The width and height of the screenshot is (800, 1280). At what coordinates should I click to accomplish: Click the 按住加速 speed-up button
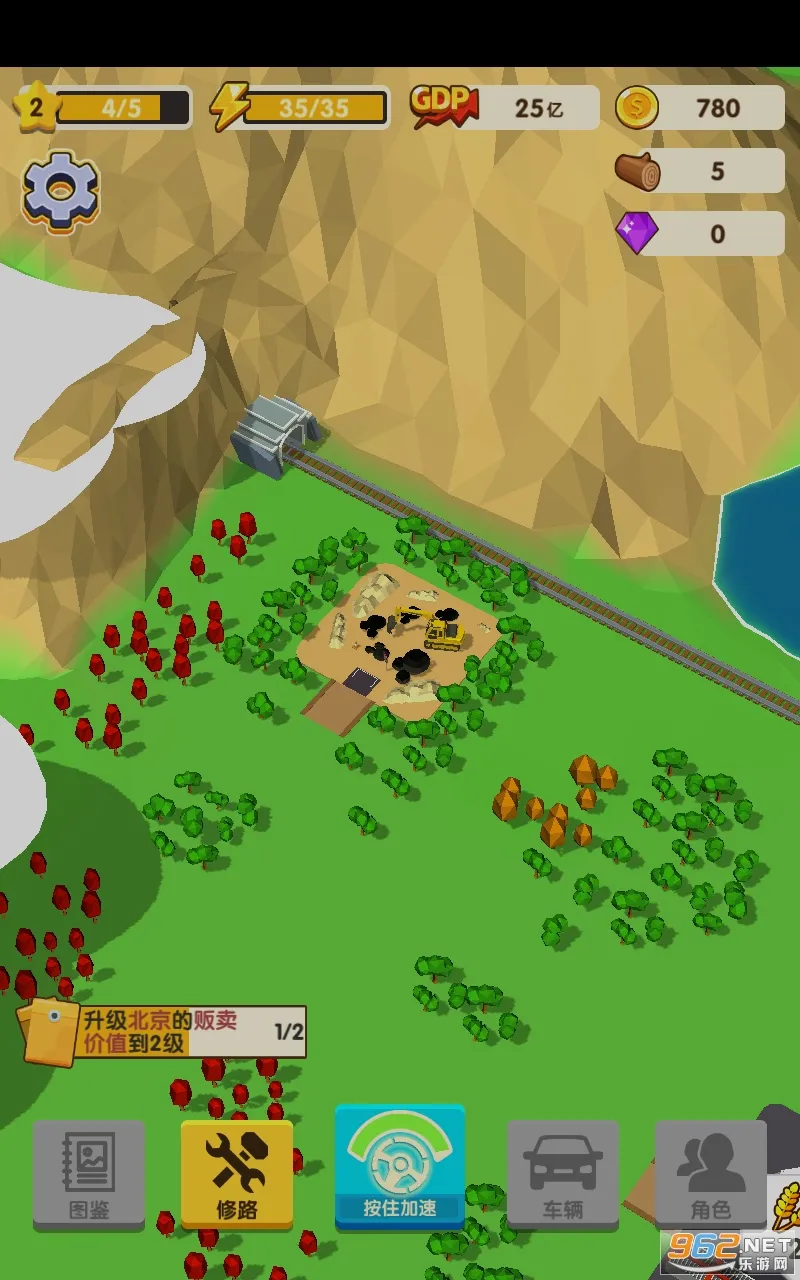point(400,1167)
